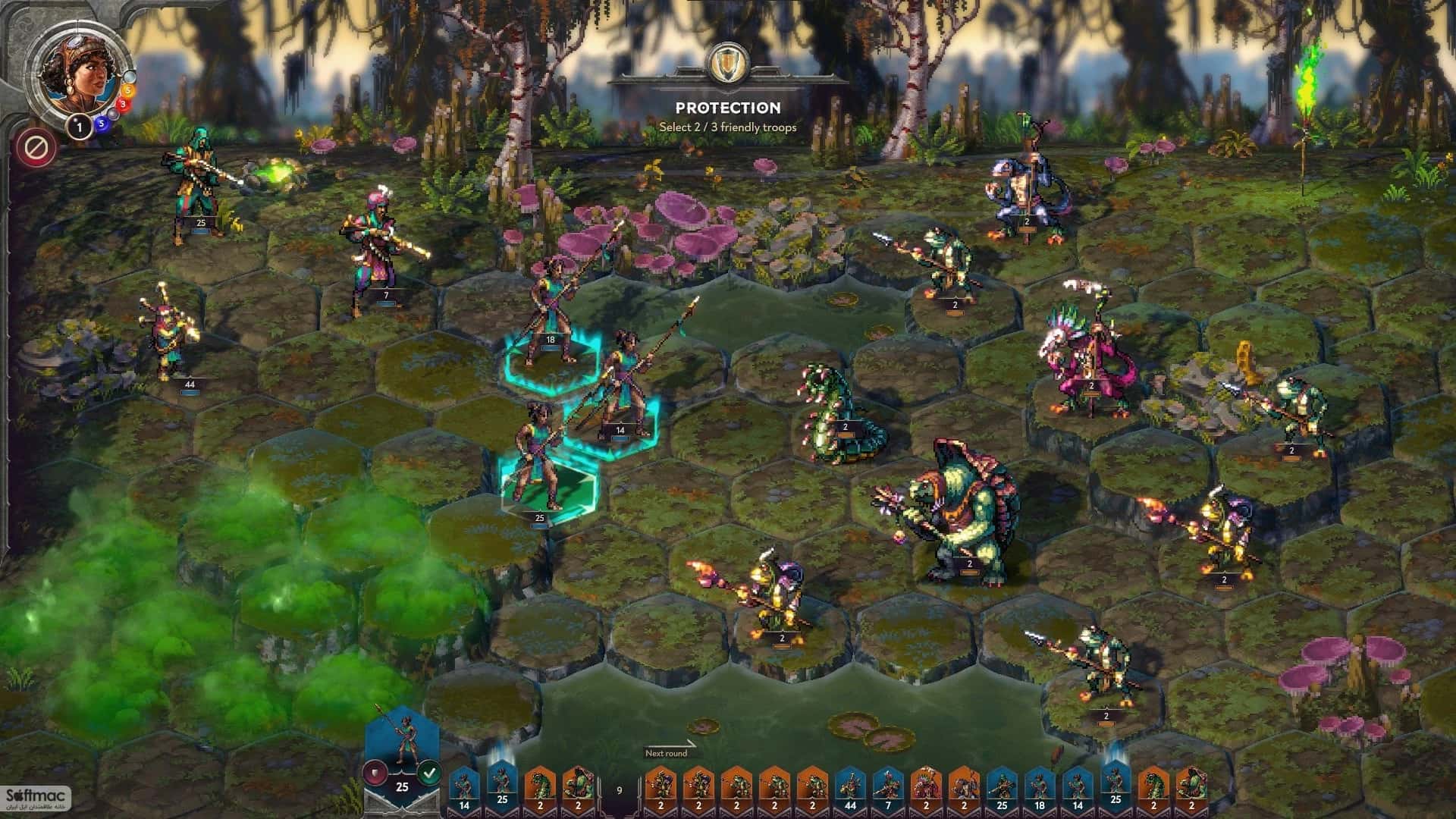Confirm the action with the green checkmark
Screen dimensions: 1456x819
pyautogui.click(x=430, y=773)
